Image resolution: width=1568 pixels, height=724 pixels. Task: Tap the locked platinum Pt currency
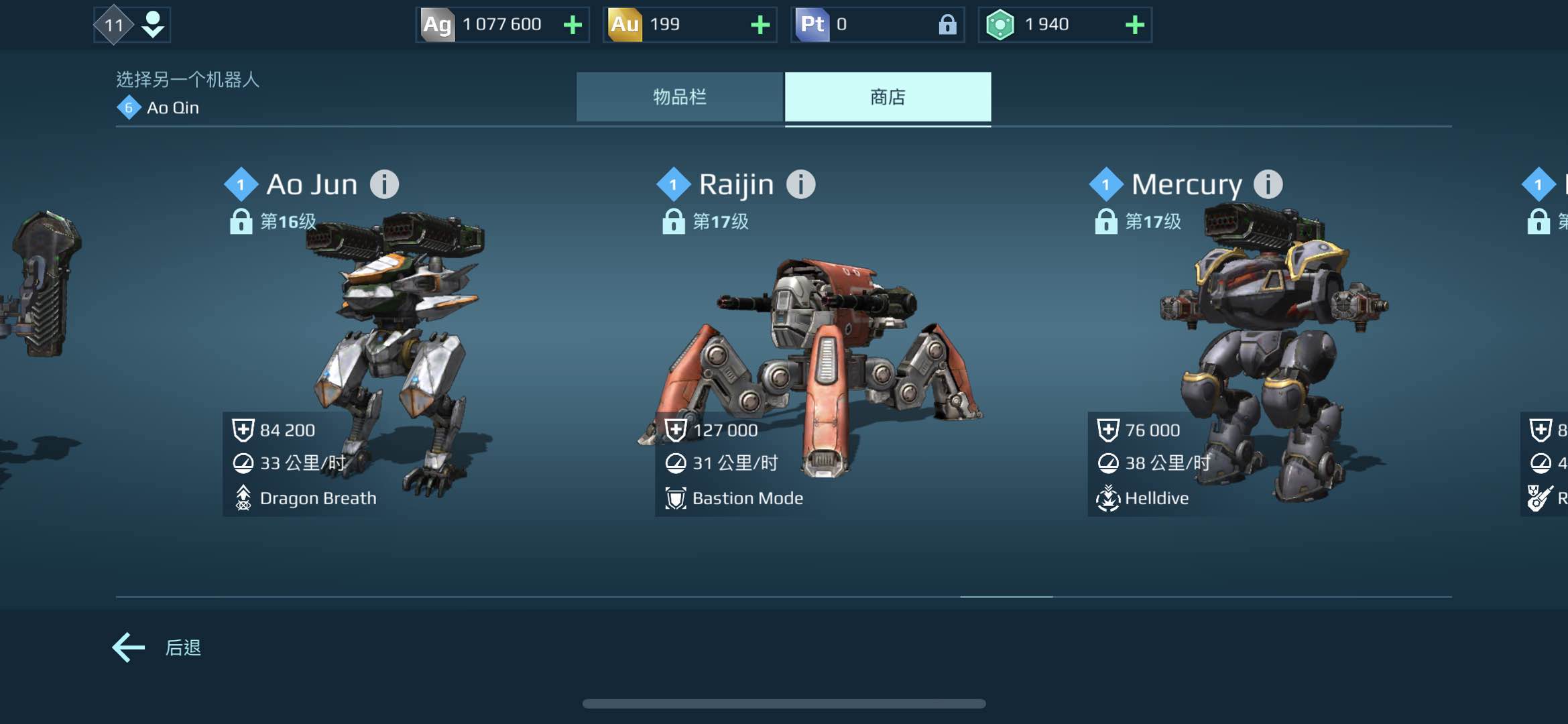click(x=877, y=25)
